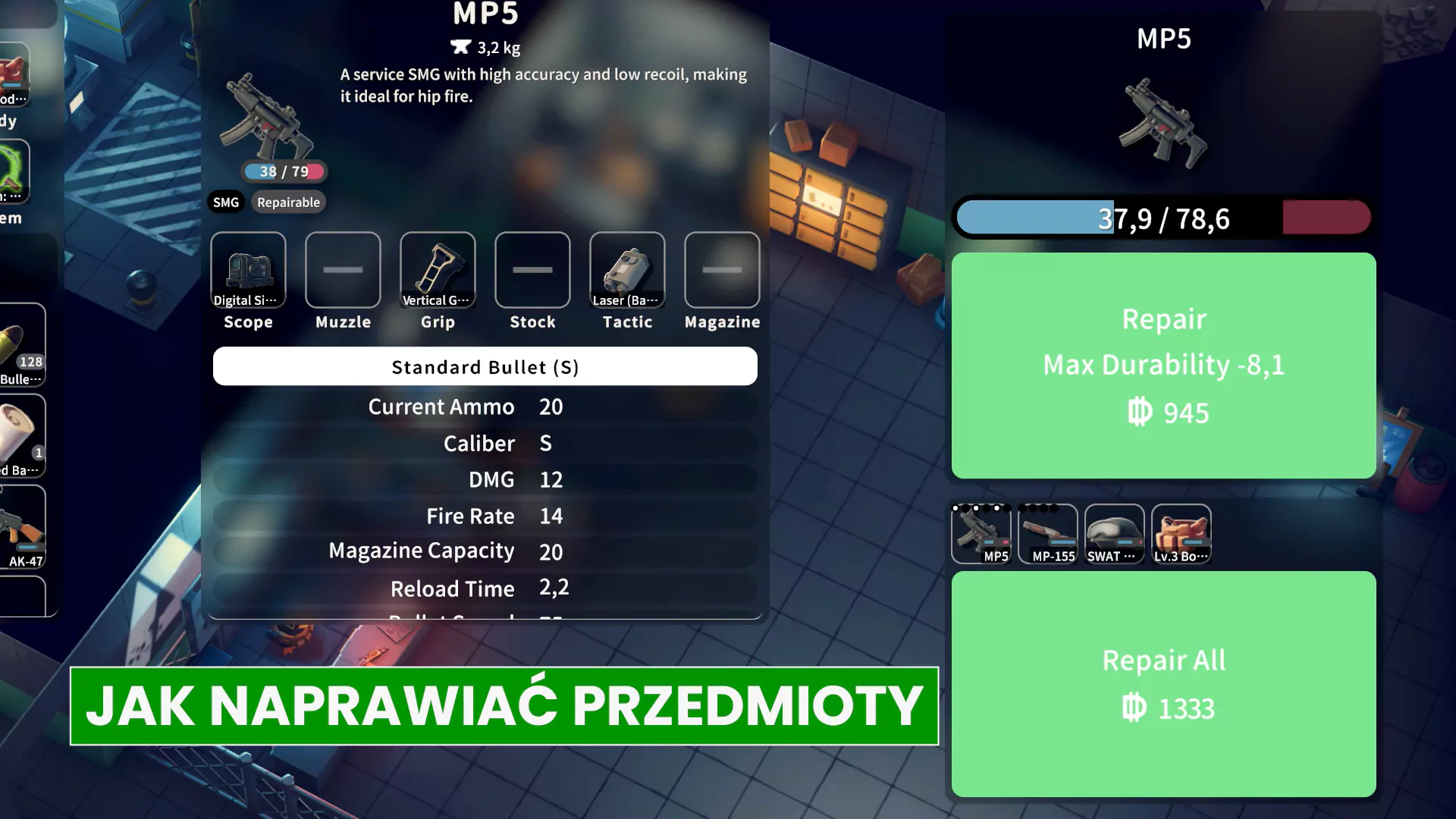The height and width of the screenshot is (819, 1456).
Task: Select the bandage roll inventory slot
Action: [x=23, y=437]
